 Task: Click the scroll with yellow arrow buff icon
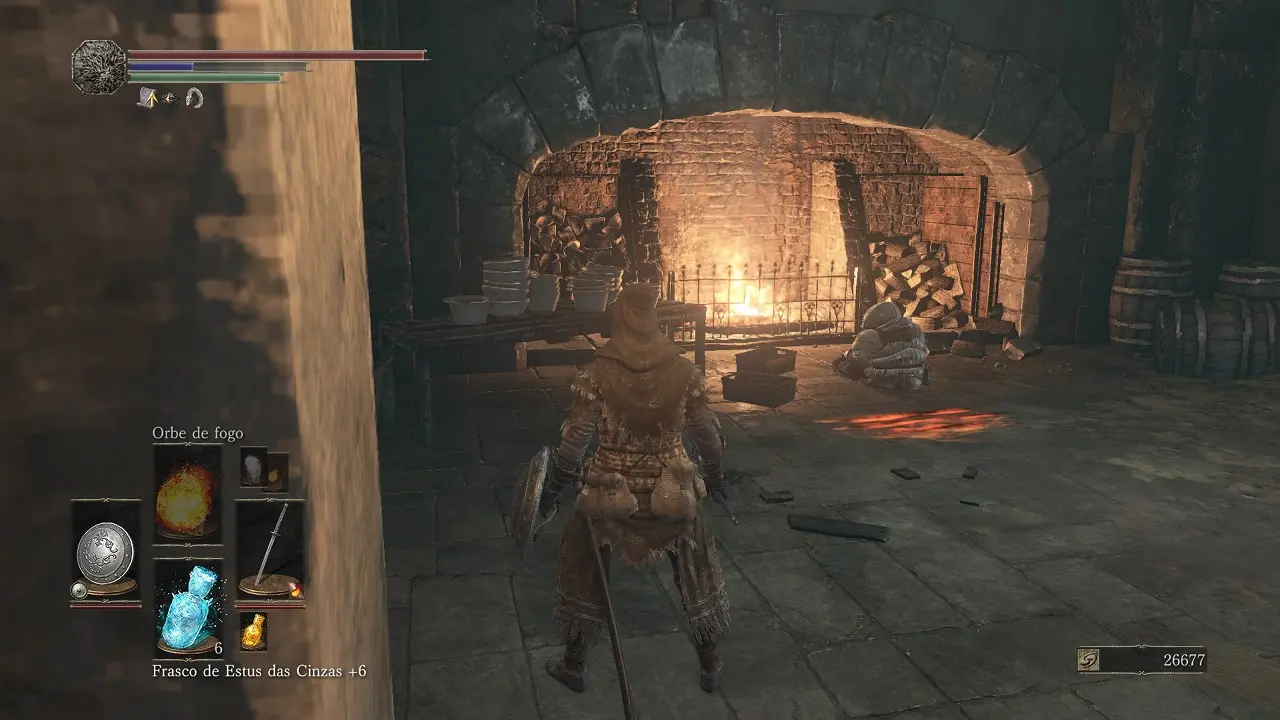(147, 98)
